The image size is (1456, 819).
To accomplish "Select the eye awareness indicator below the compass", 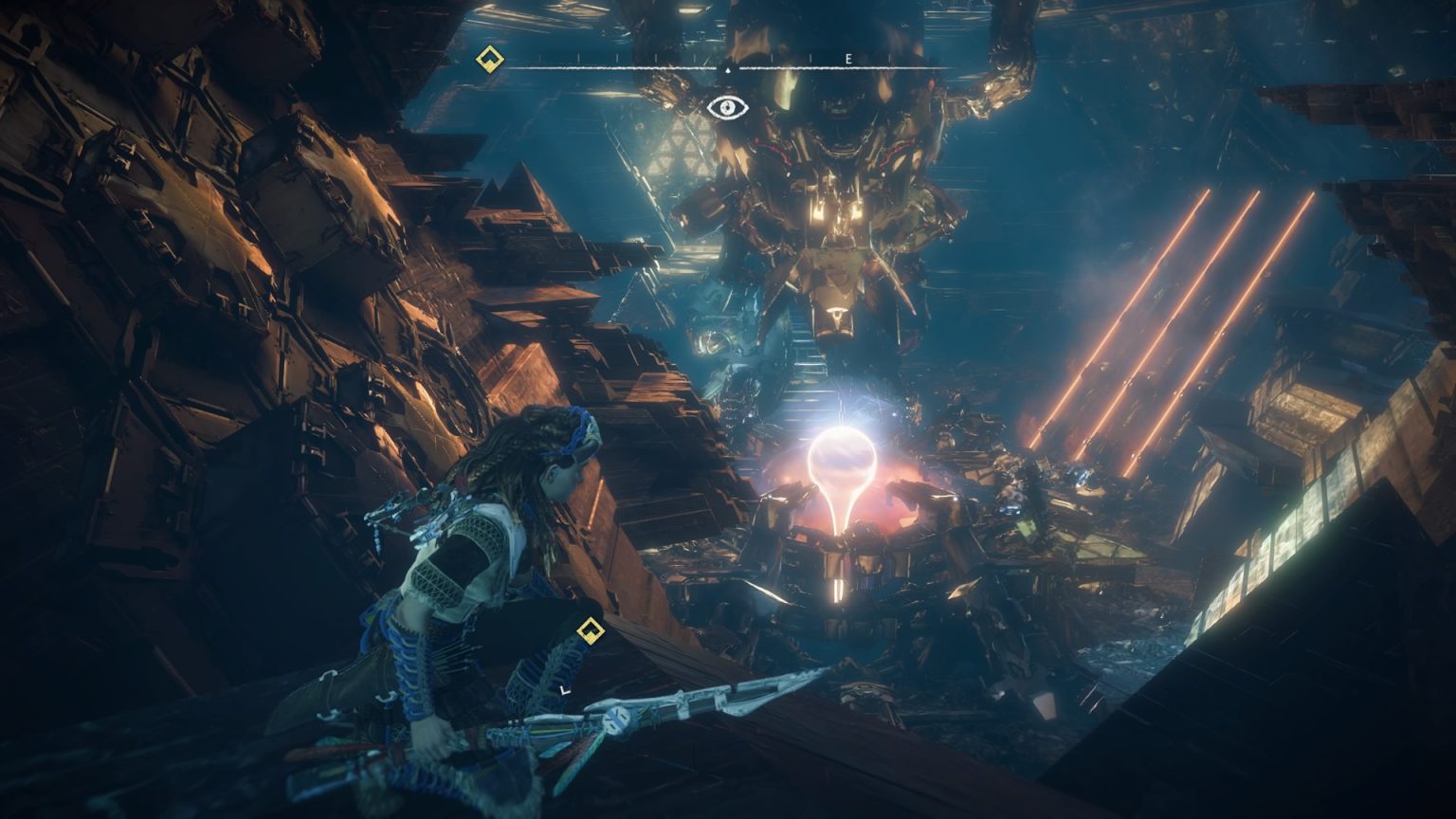I will point(726,106).
